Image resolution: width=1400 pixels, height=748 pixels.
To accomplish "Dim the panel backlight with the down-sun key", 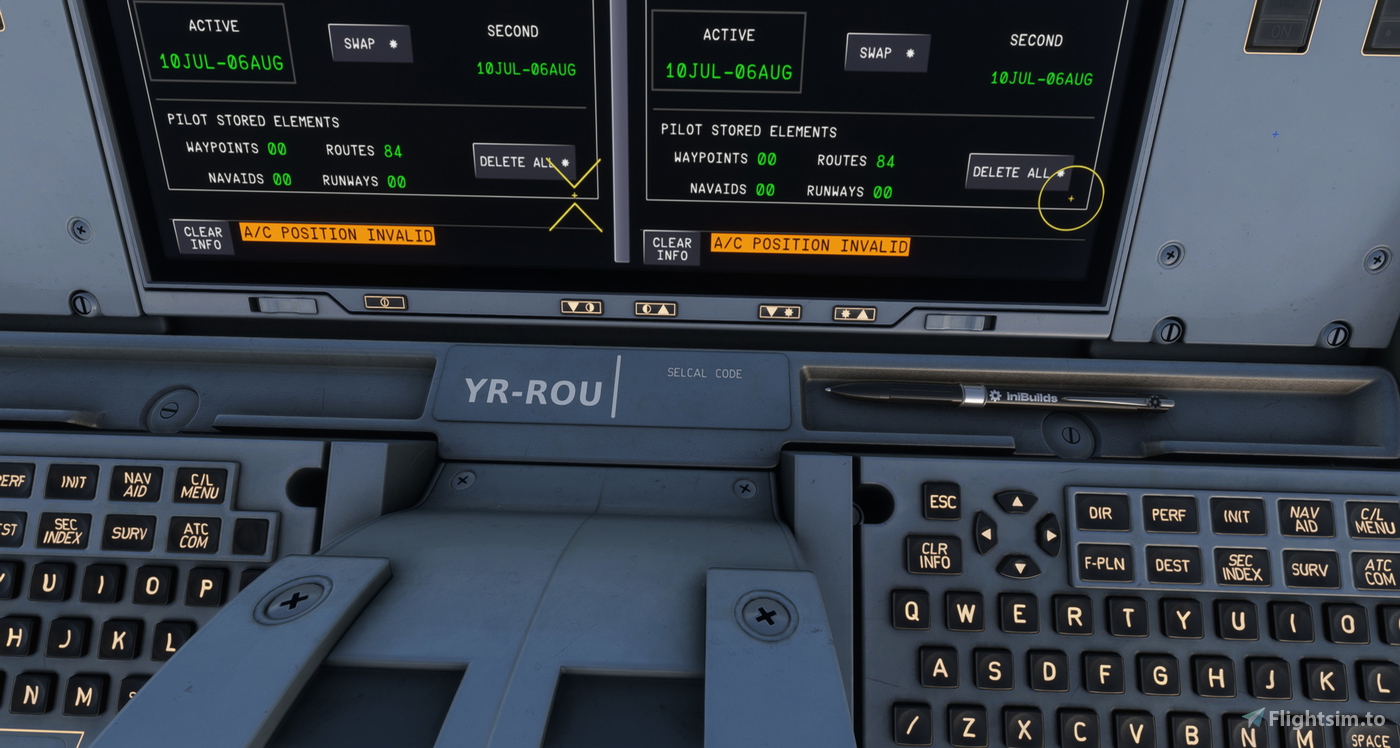I will tap(779, 313).
